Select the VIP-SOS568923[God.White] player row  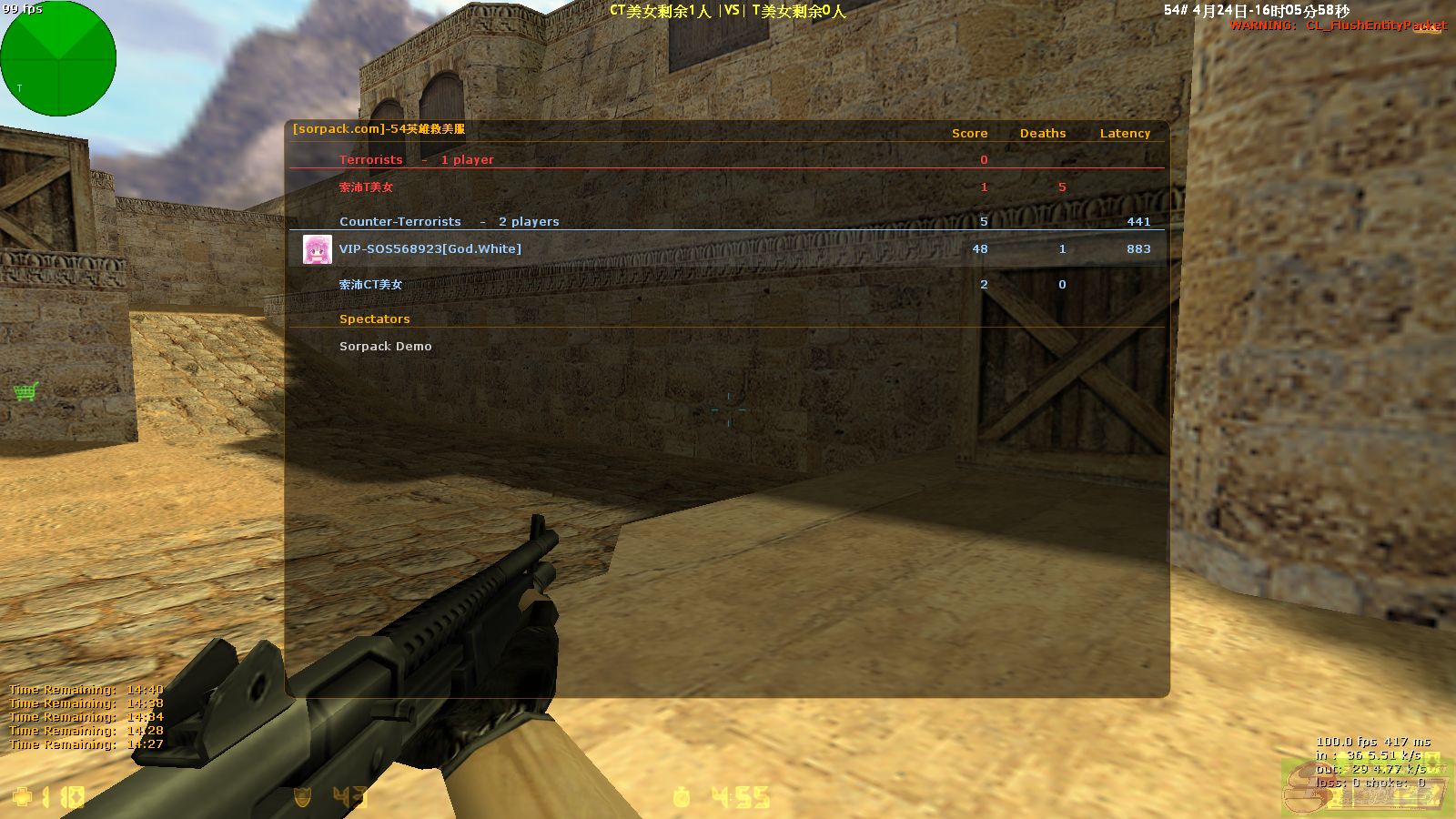430,249
